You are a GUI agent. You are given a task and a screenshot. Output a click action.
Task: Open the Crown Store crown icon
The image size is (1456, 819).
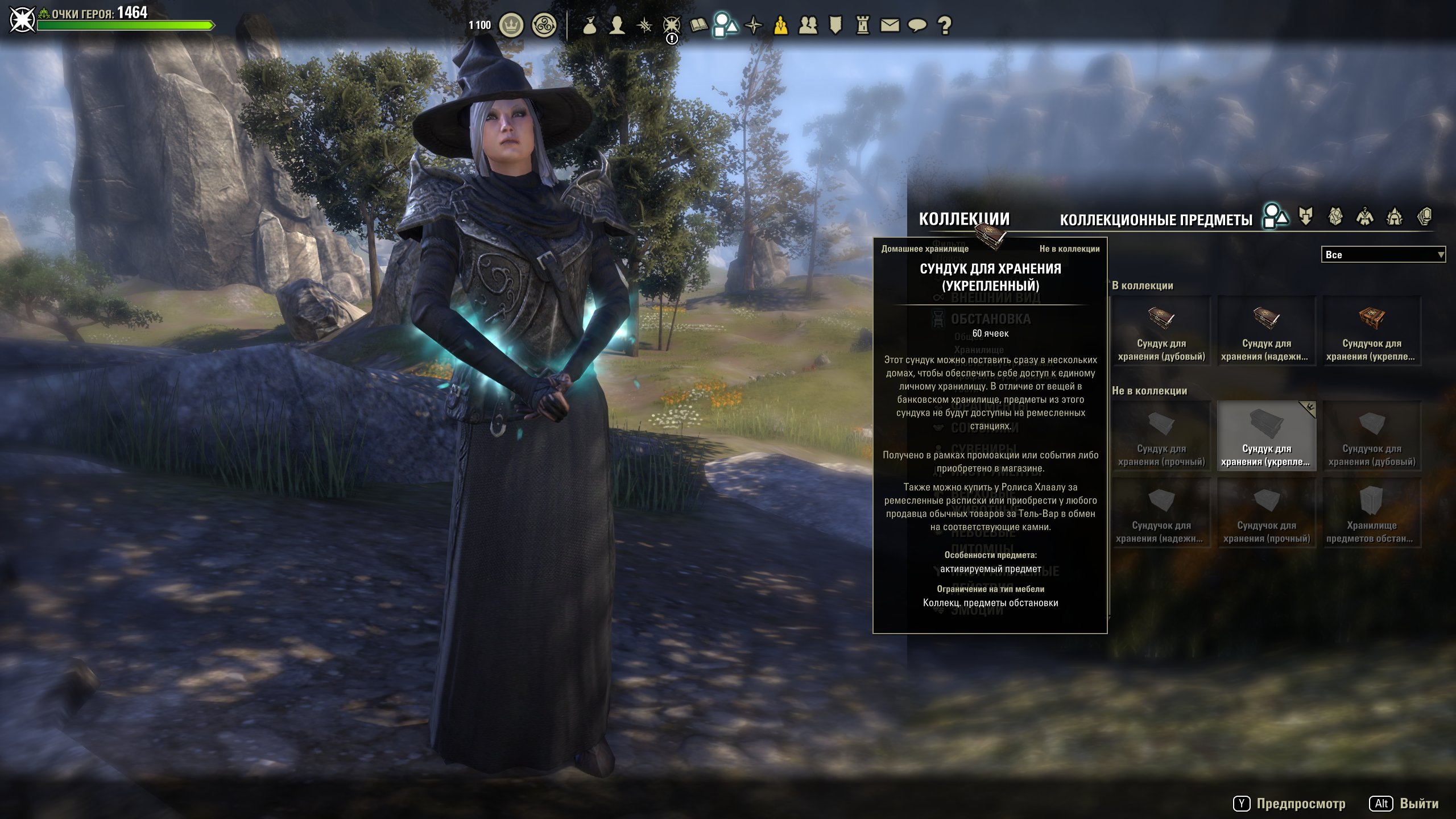511,25
